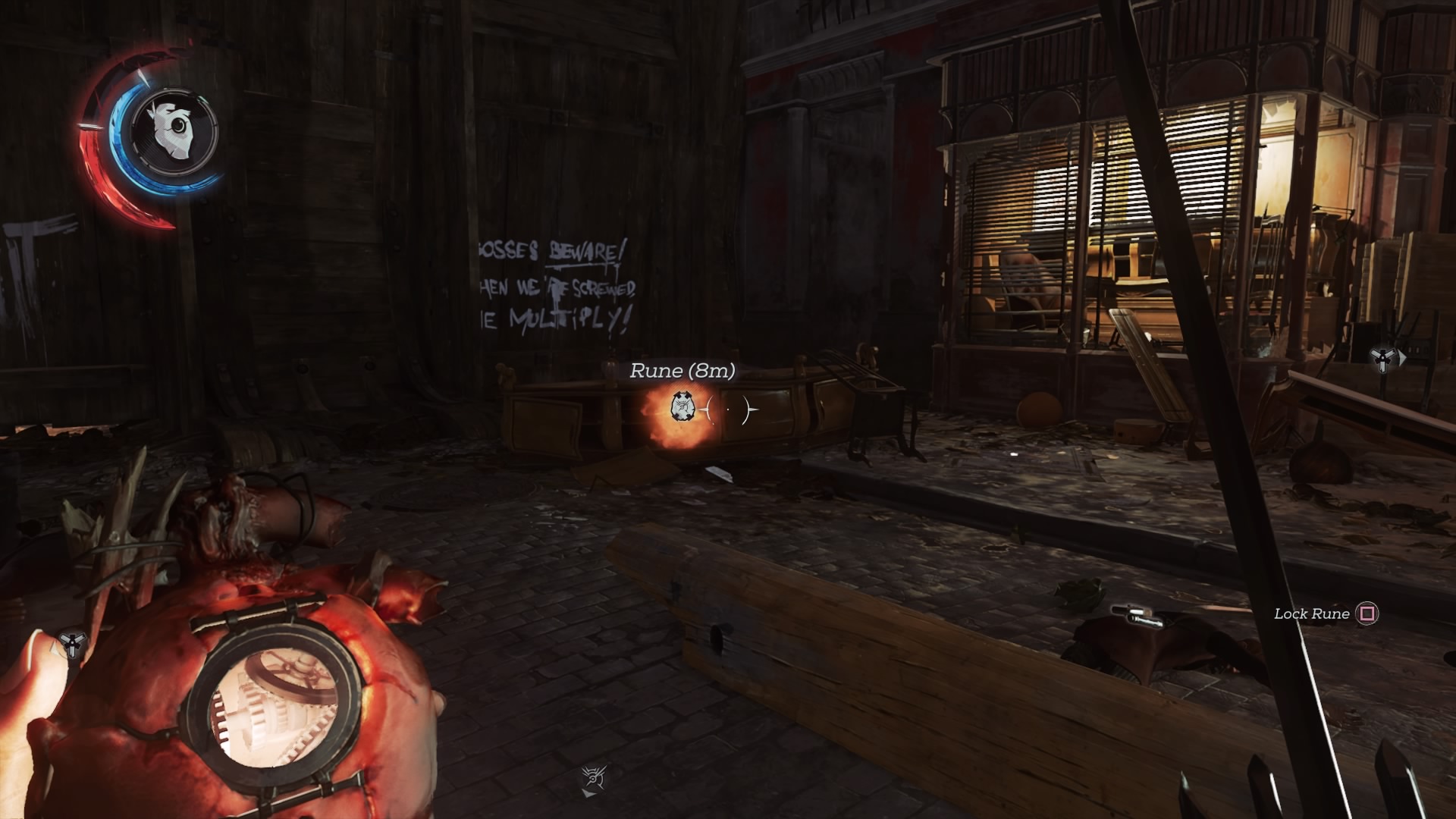Select the bonecharm marker with left-pointing arrow
Viewport: 1456px width, 819px height.
pyautogui.click(x=71, y=645)
